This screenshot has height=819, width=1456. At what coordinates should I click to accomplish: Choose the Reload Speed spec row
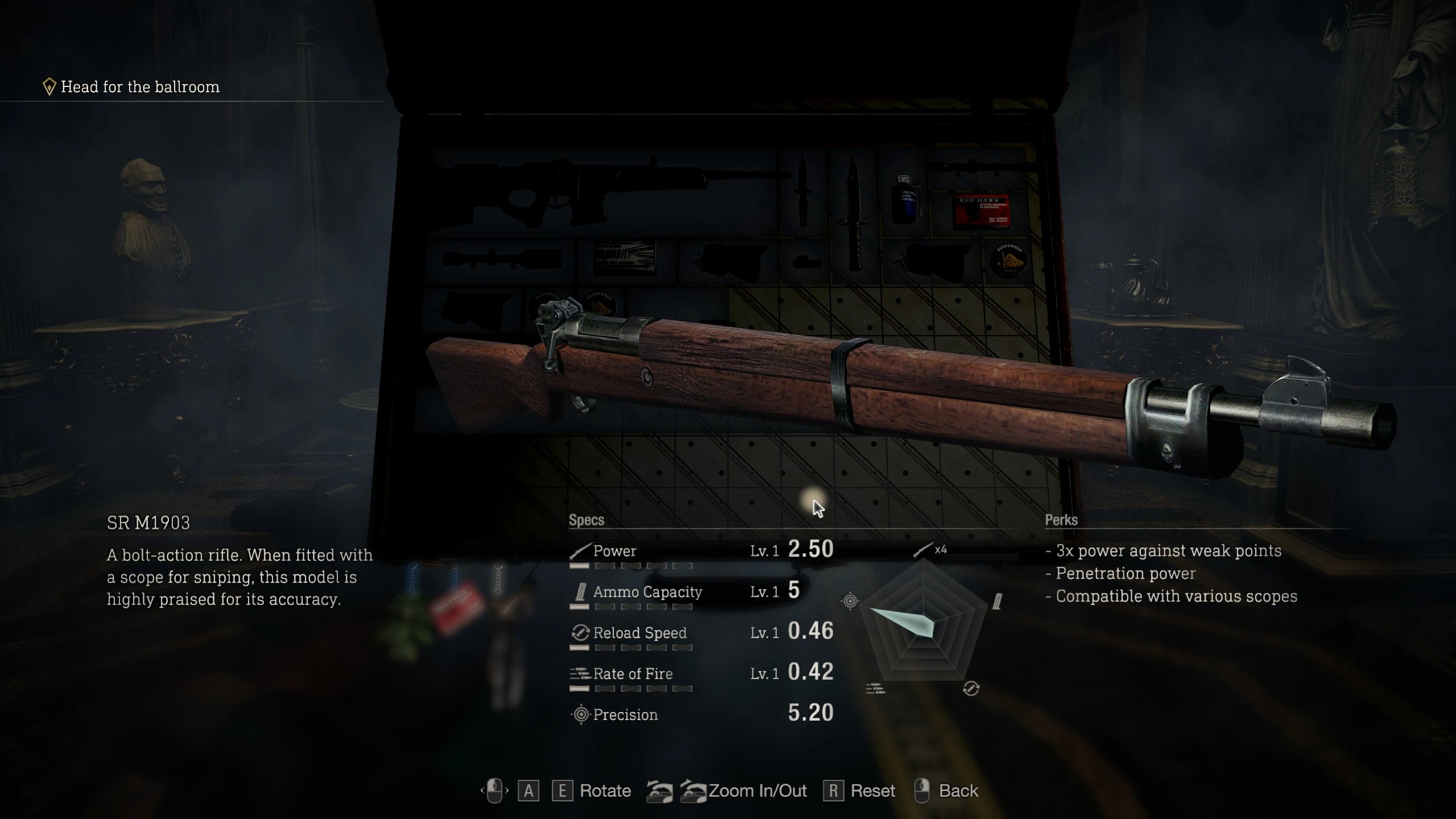(x=701, y=633)
